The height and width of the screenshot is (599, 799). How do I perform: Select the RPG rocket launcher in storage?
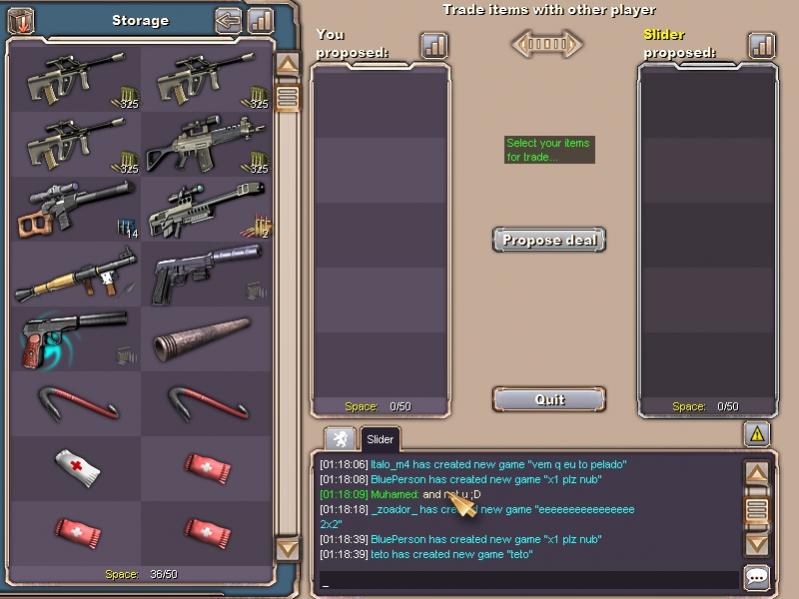click(75, 275)
